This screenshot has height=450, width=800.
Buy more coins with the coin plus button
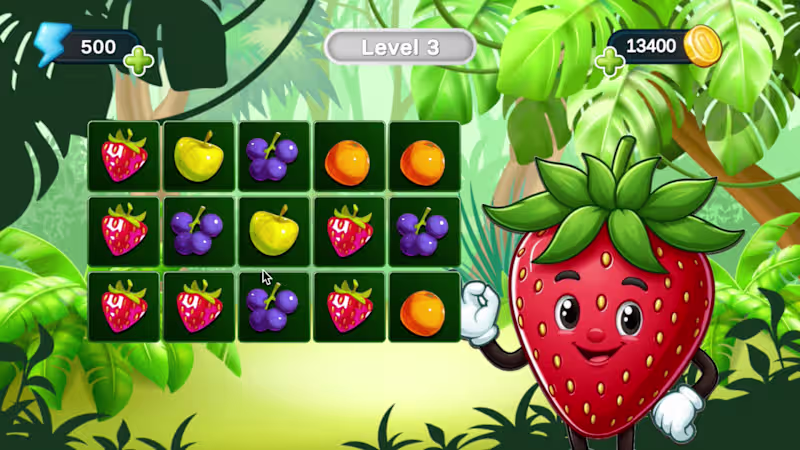[x=609, y=62]
